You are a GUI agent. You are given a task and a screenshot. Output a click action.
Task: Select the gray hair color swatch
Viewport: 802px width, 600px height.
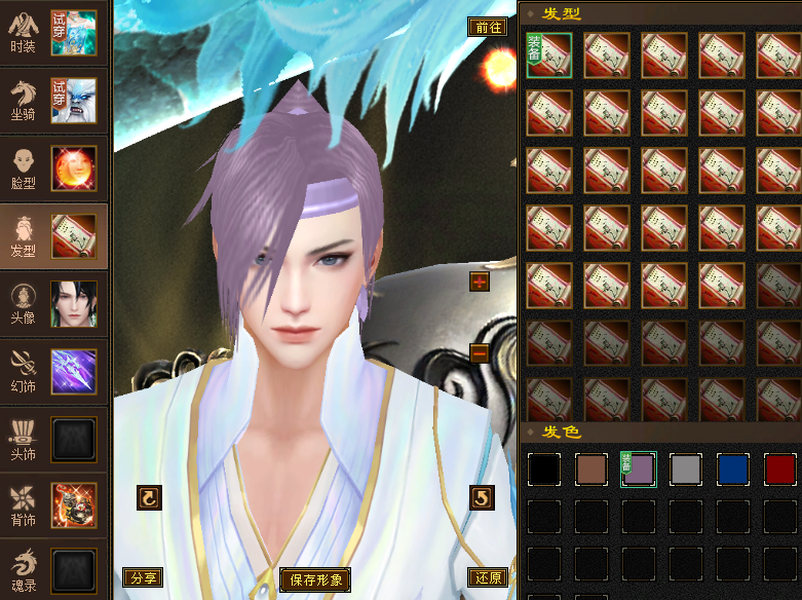point(686,469)
